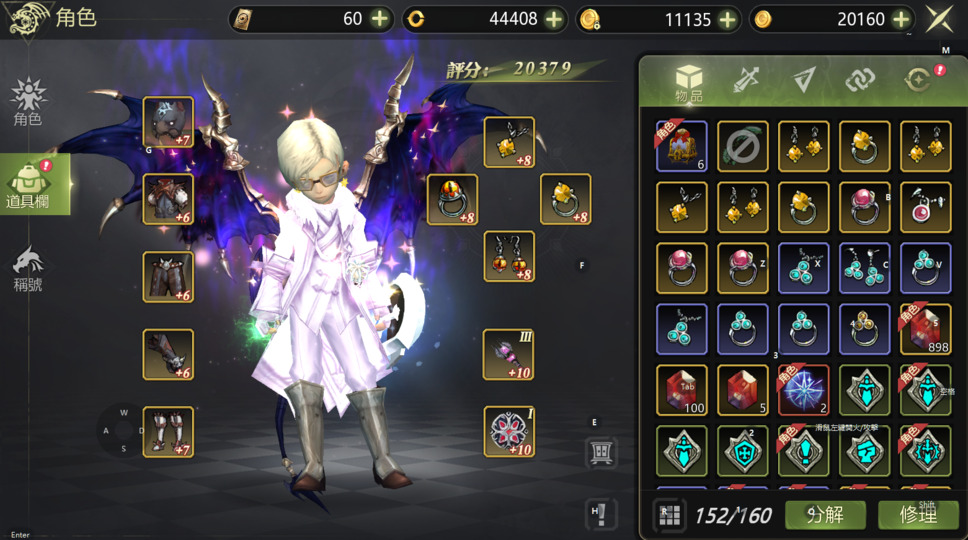Open the grid sort button beside 152/160
The image size is (968, 540).
click(669, 514)
